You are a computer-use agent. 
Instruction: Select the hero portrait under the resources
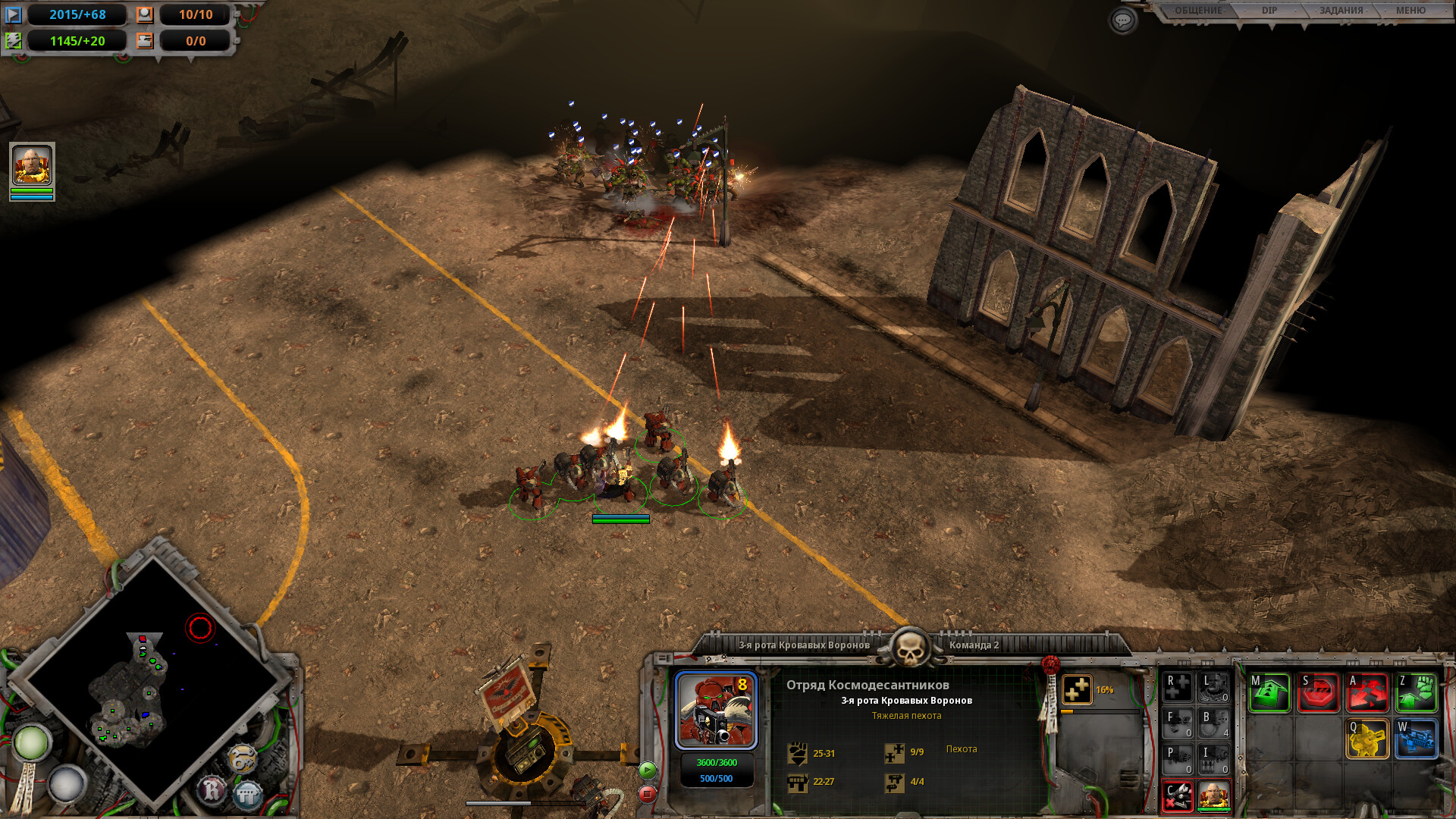pyautogui.click(x=32, y=165)
